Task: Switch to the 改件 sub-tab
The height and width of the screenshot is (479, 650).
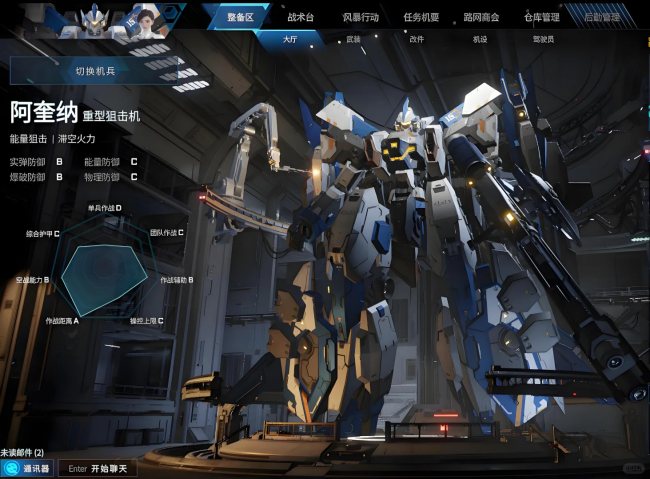Action: [x=416, y=40]
